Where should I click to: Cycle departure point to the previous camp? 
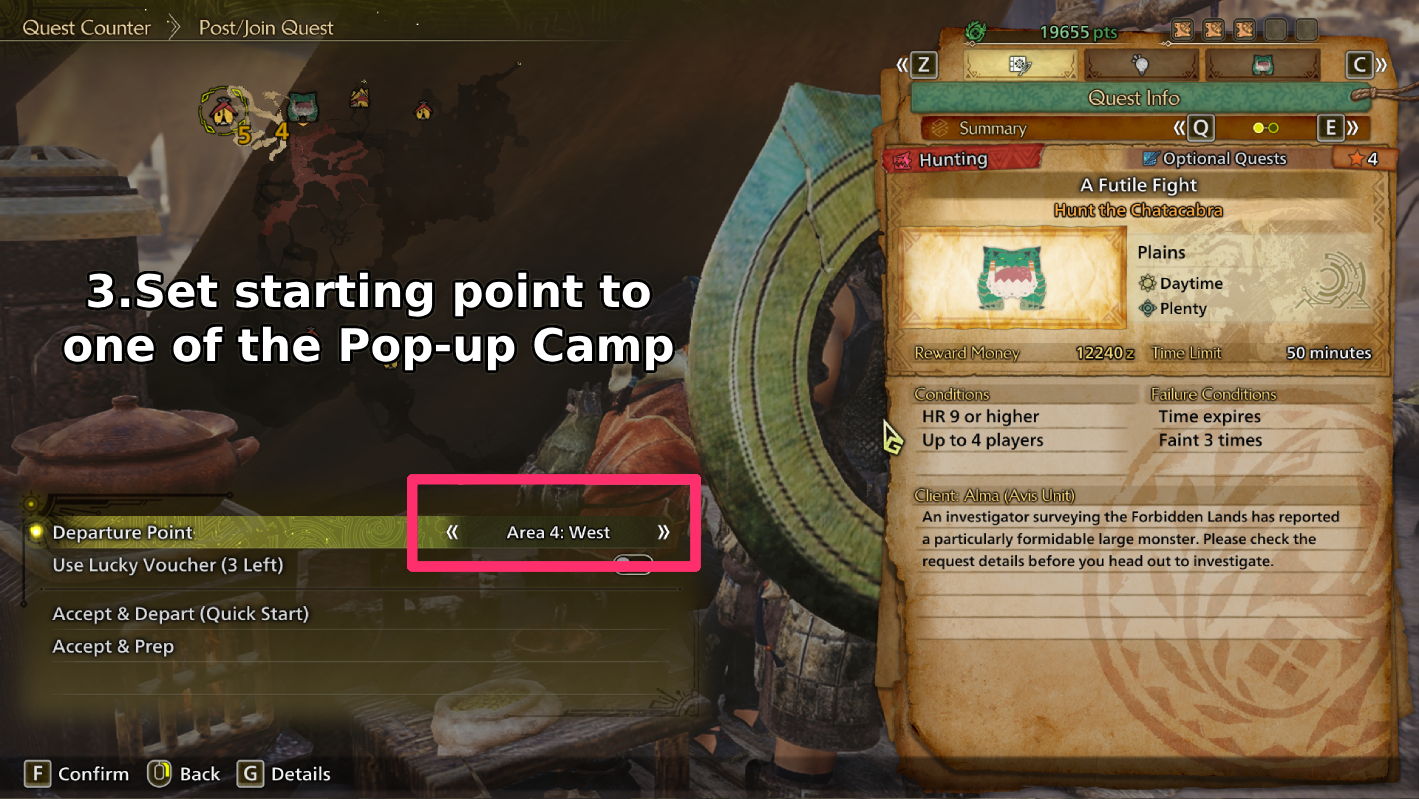coord(452,532)
